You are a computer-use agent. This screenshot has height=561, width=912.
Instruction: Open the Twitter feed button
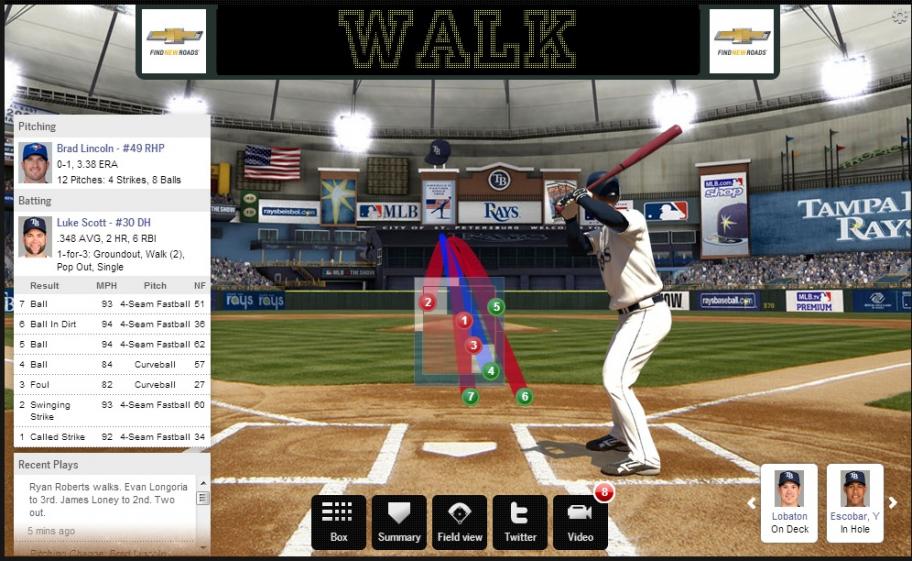point(520,521)
